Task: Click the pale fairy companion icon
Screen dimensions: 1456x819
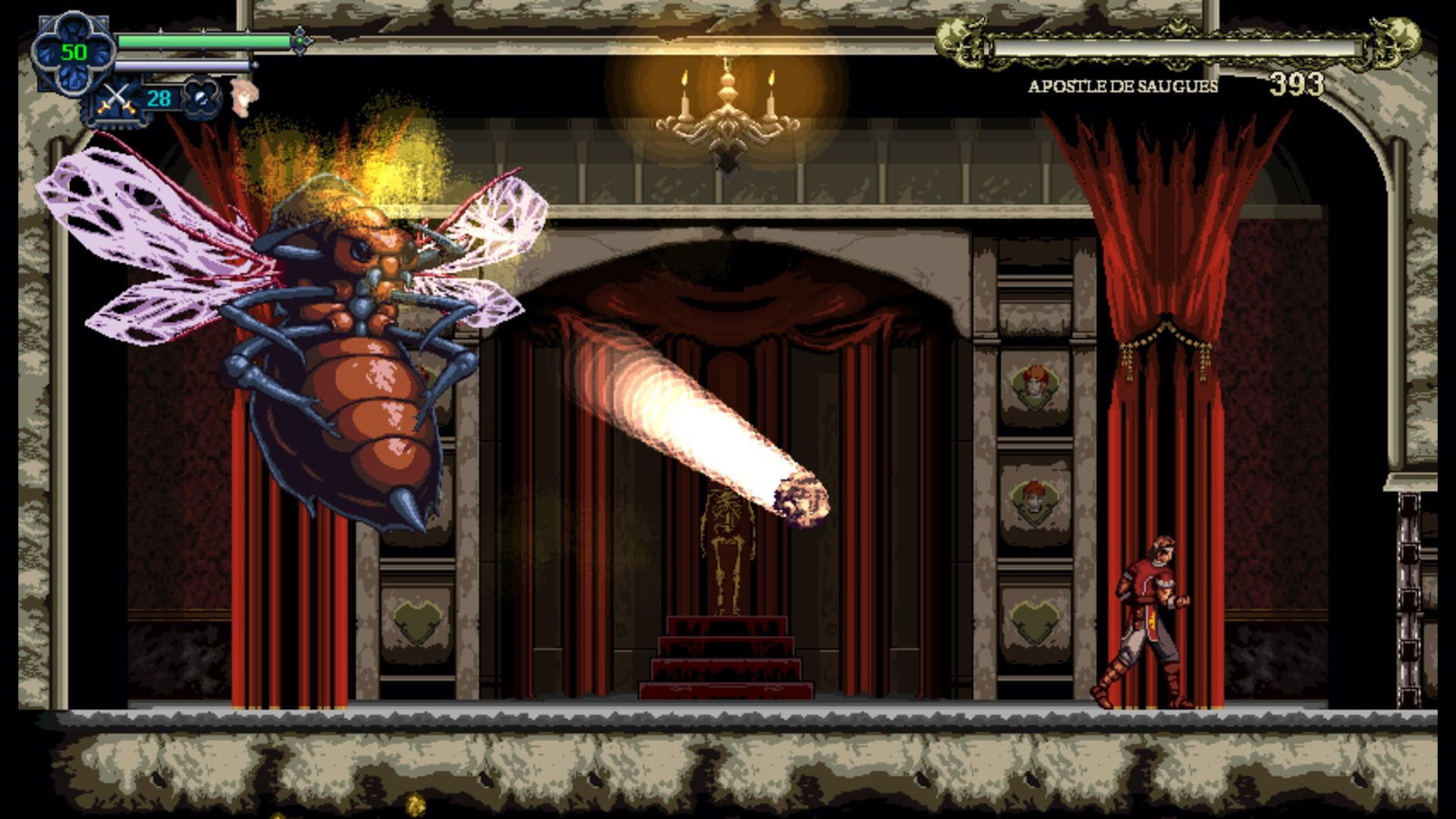Action: pyautogui.click(x=243, y=96)
